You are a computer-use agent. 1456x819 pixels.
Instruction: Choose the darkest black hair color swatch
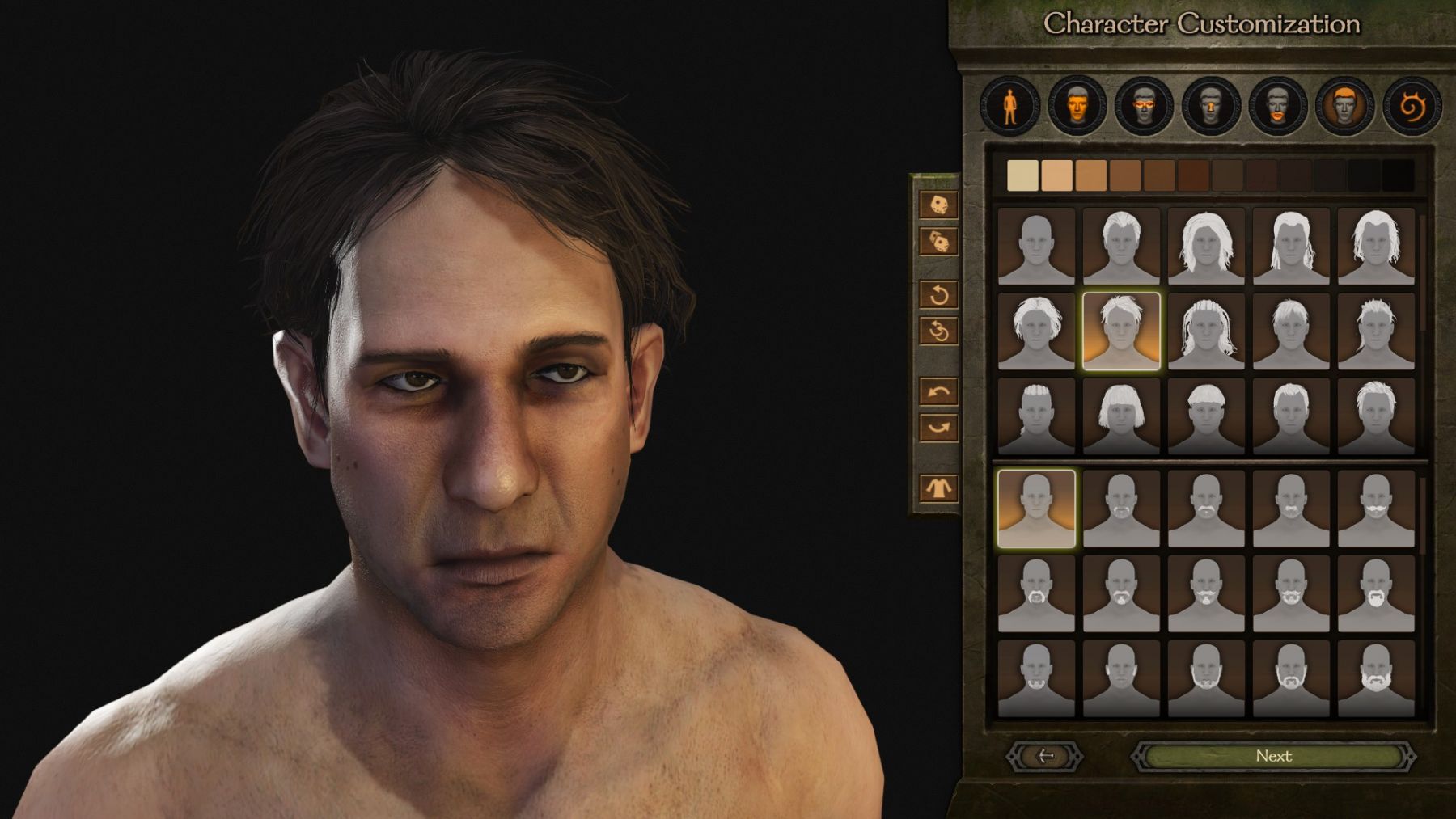(x=1398, y=175)
